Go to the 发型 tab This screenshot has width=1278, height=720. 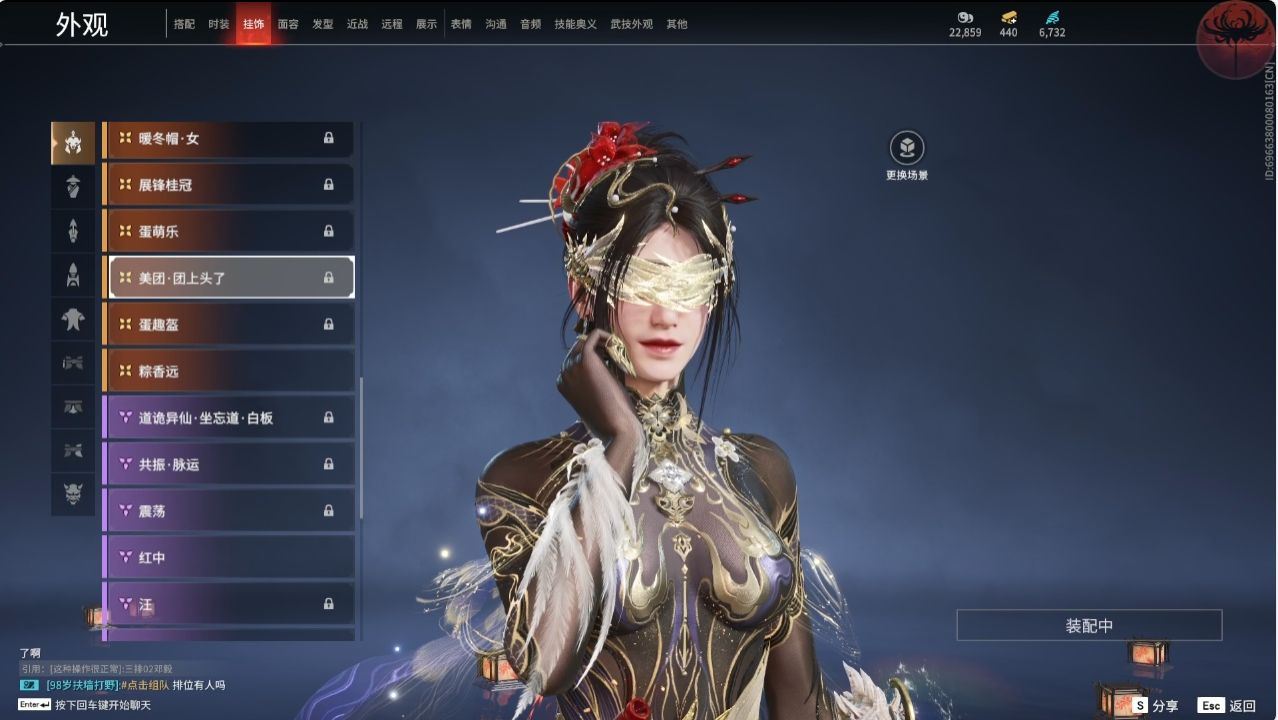(323, 24)
